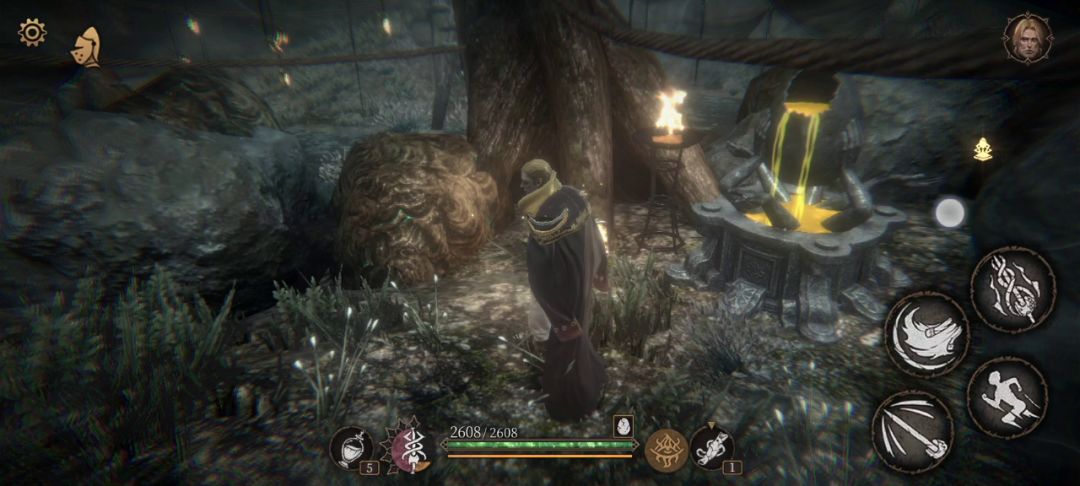Trigger the golden rune sigil ability
This screenshot has width=1080, height=486.
(x=665, y=449)
